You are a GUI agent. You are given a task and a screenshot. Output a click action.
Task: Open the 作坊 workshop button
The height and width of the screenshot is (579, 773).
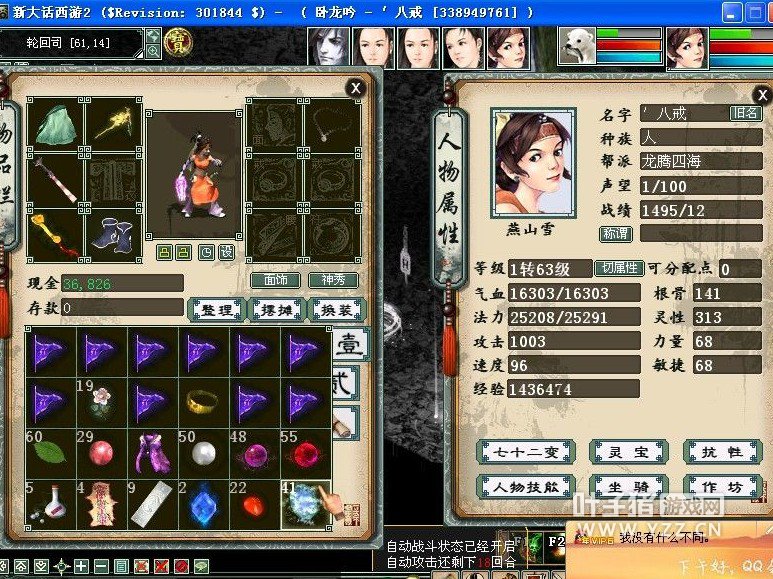(721, 489)
